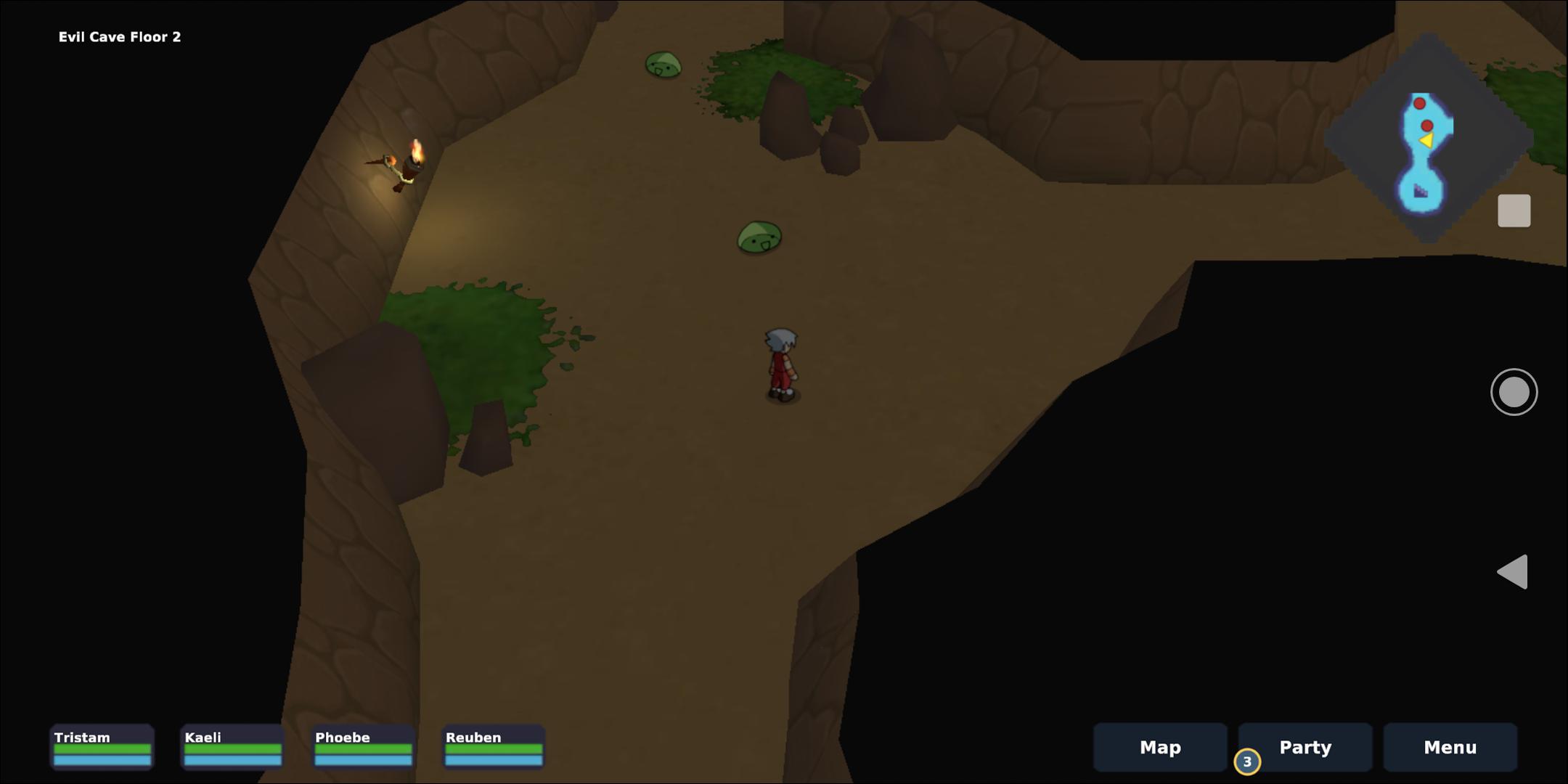This screenshot has height=784, width=1568.
Task: Open the game Menu
Action: point(1450,747)
